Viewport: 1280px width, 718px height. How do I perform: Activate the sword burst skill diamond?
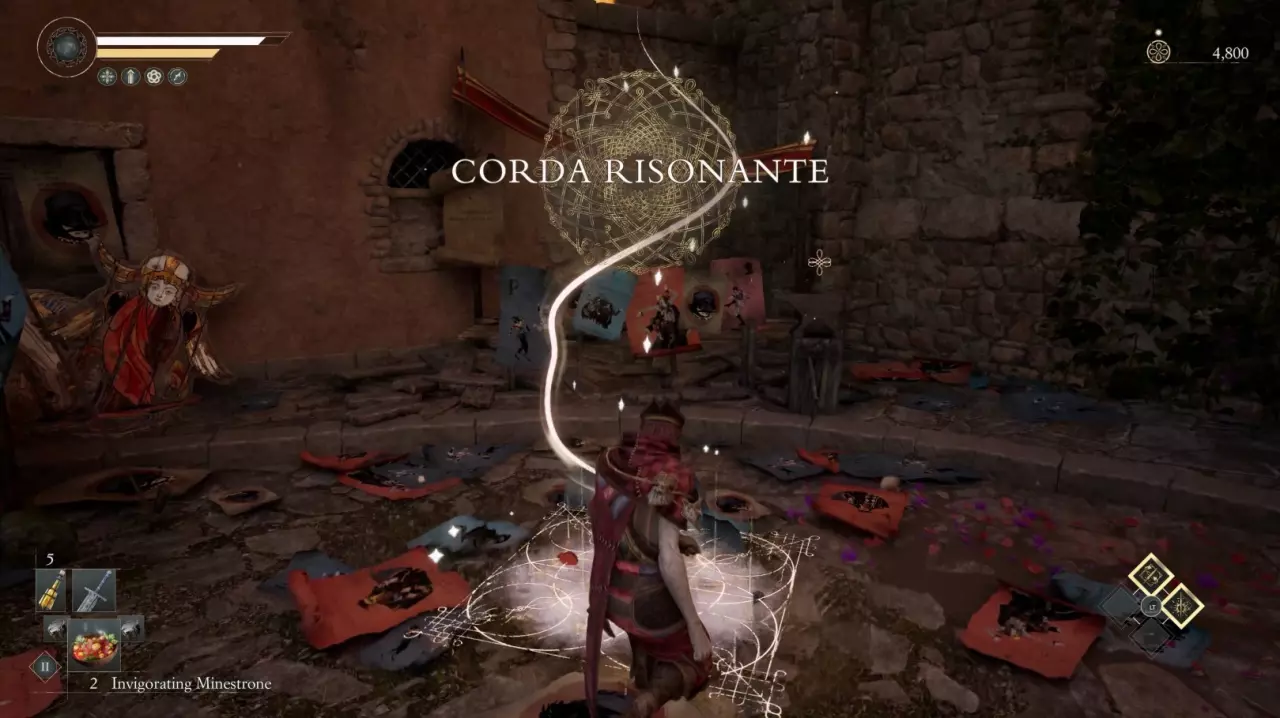pyautogui.click(x=1182, y=606)
